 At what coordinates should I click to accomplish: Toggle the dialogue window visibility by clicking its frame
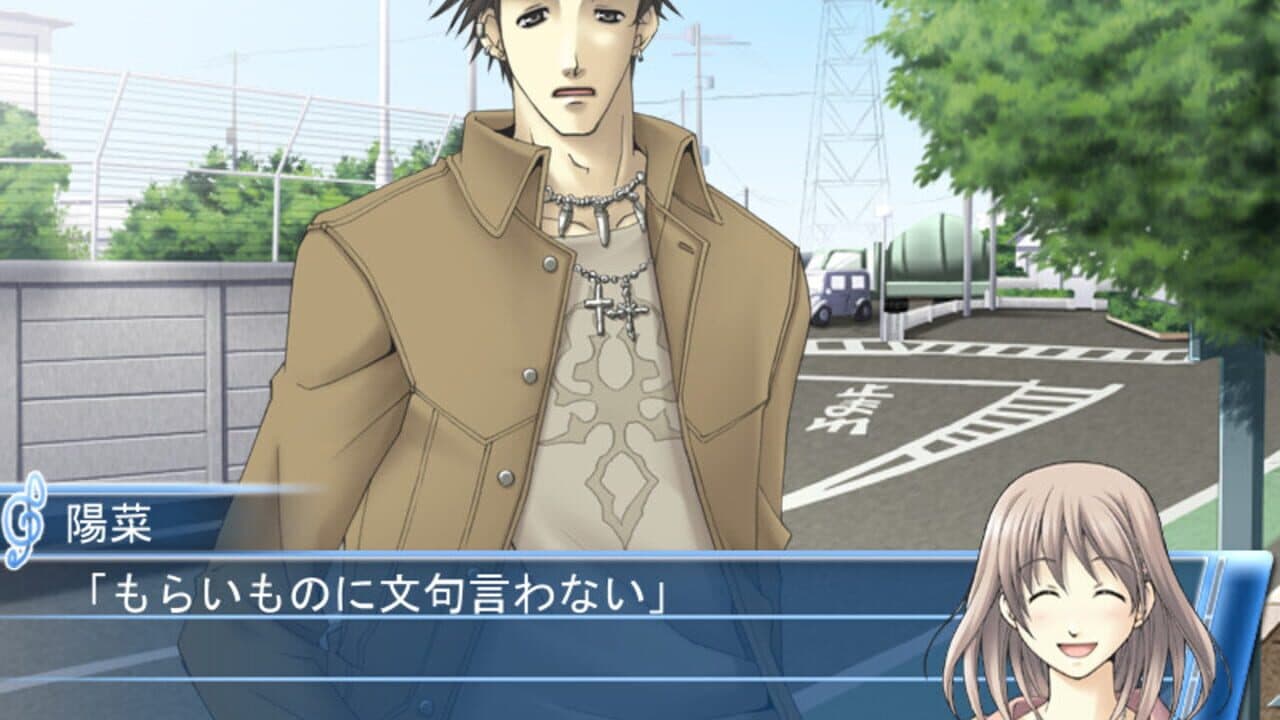[450, 640]
